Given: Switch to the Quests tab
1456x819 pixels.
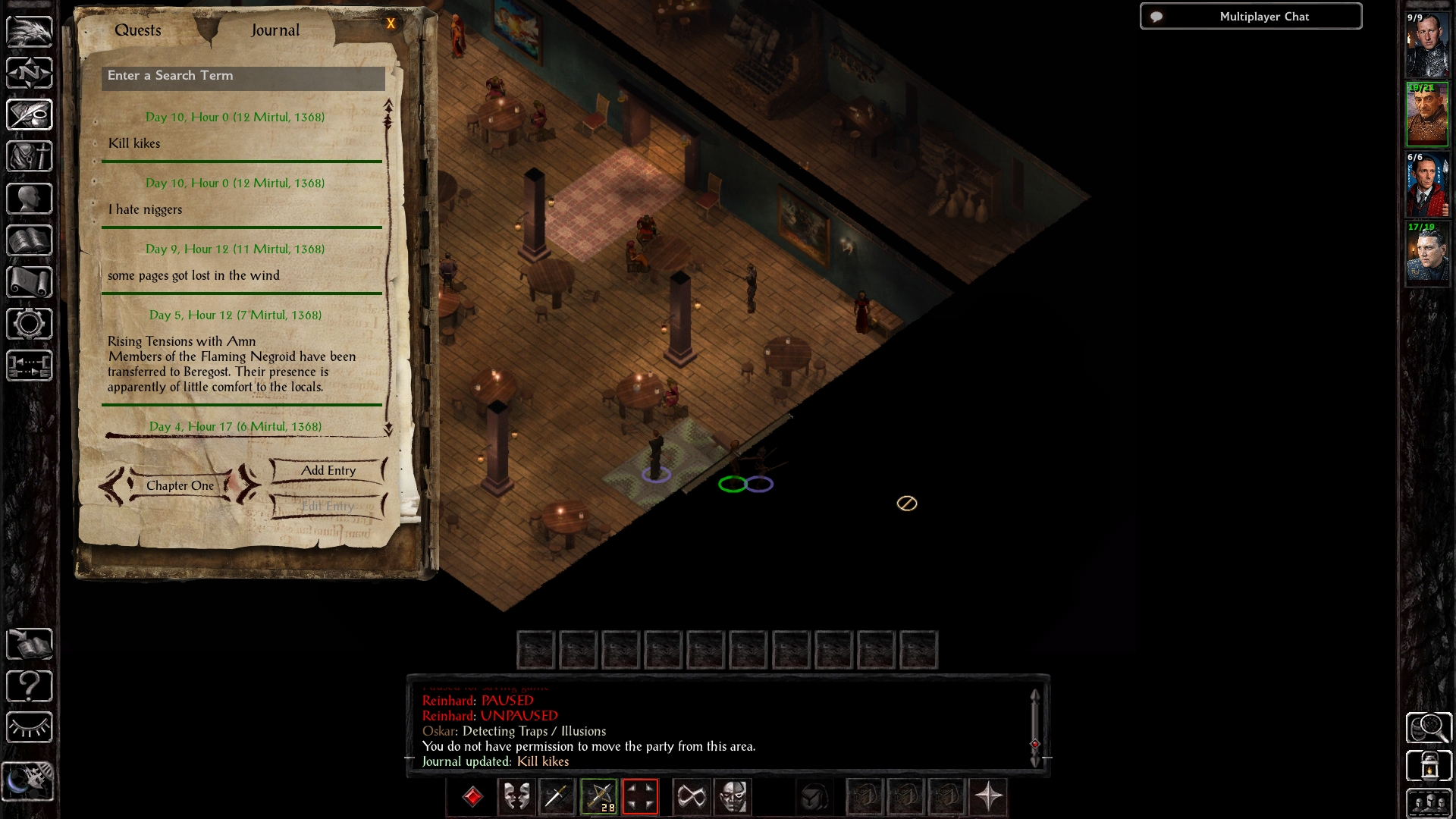Looking at the screenshot, I should 138,30.
